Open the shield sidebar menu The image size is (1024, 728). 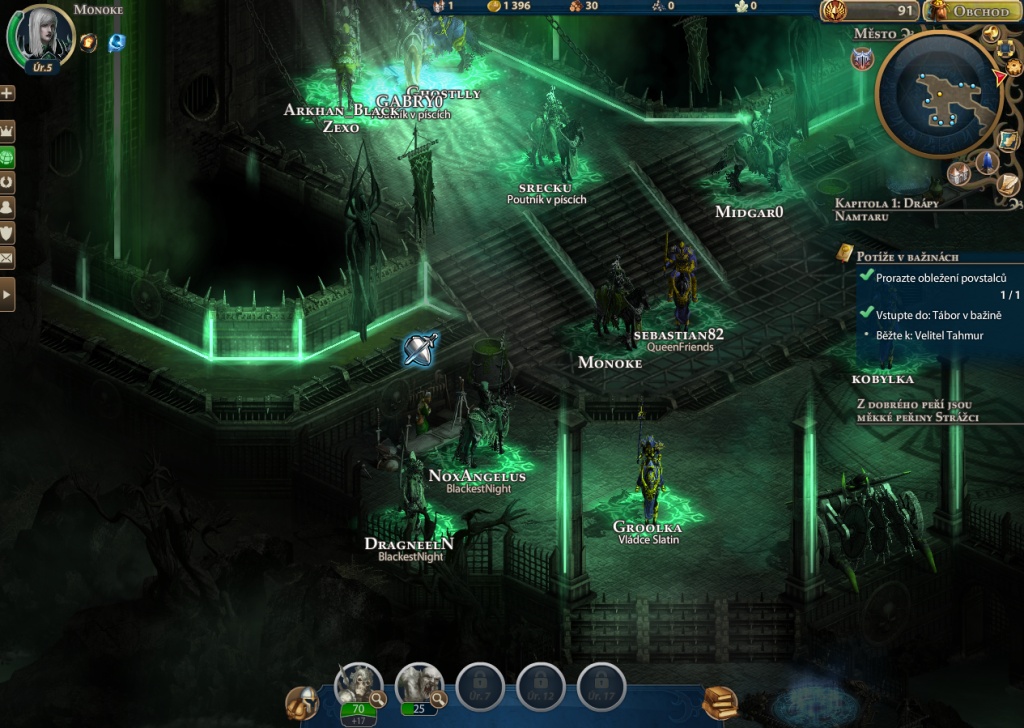(x=7, y=233)
